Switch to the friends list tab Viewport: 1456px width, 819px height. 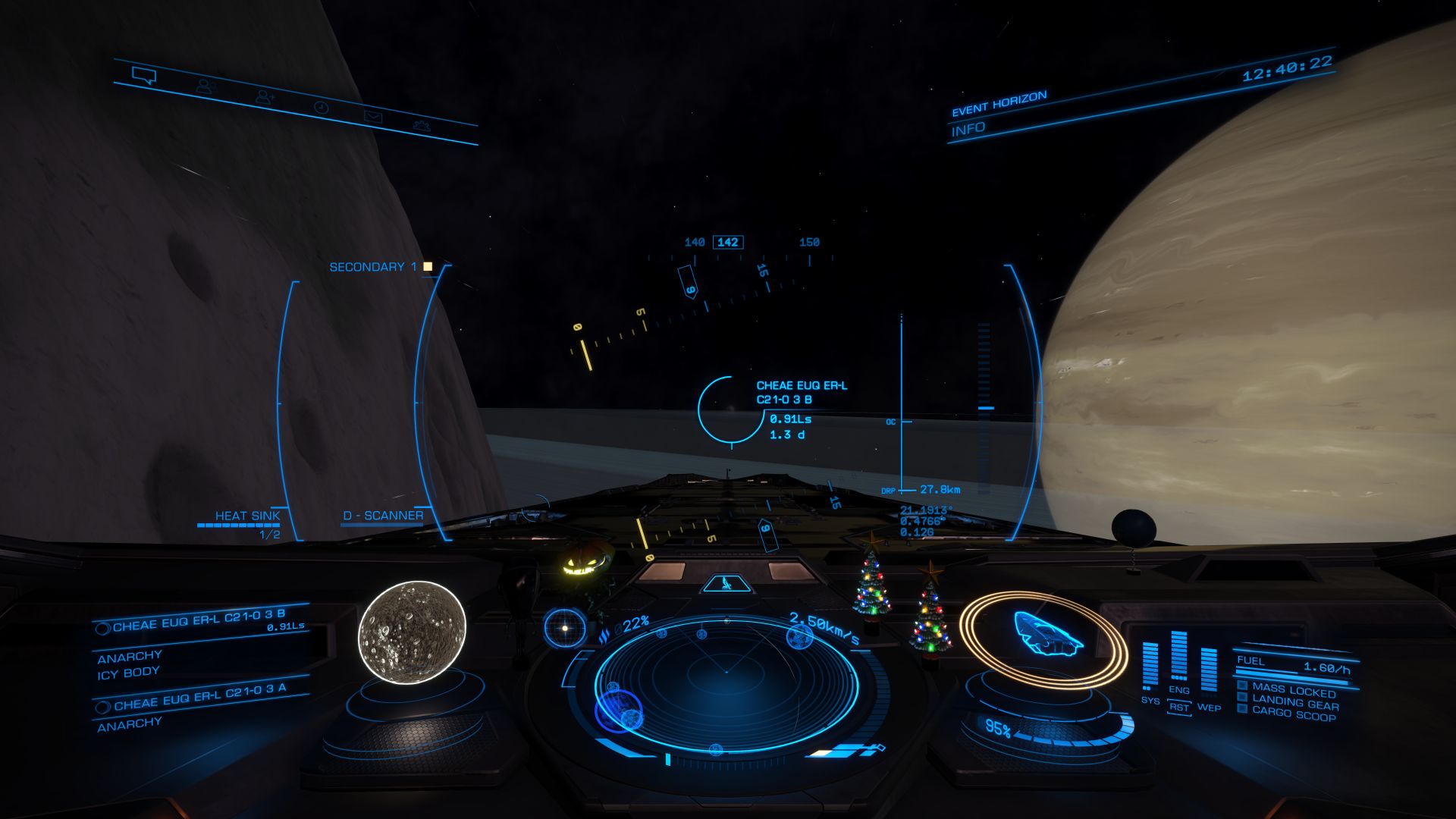(205, 86)
